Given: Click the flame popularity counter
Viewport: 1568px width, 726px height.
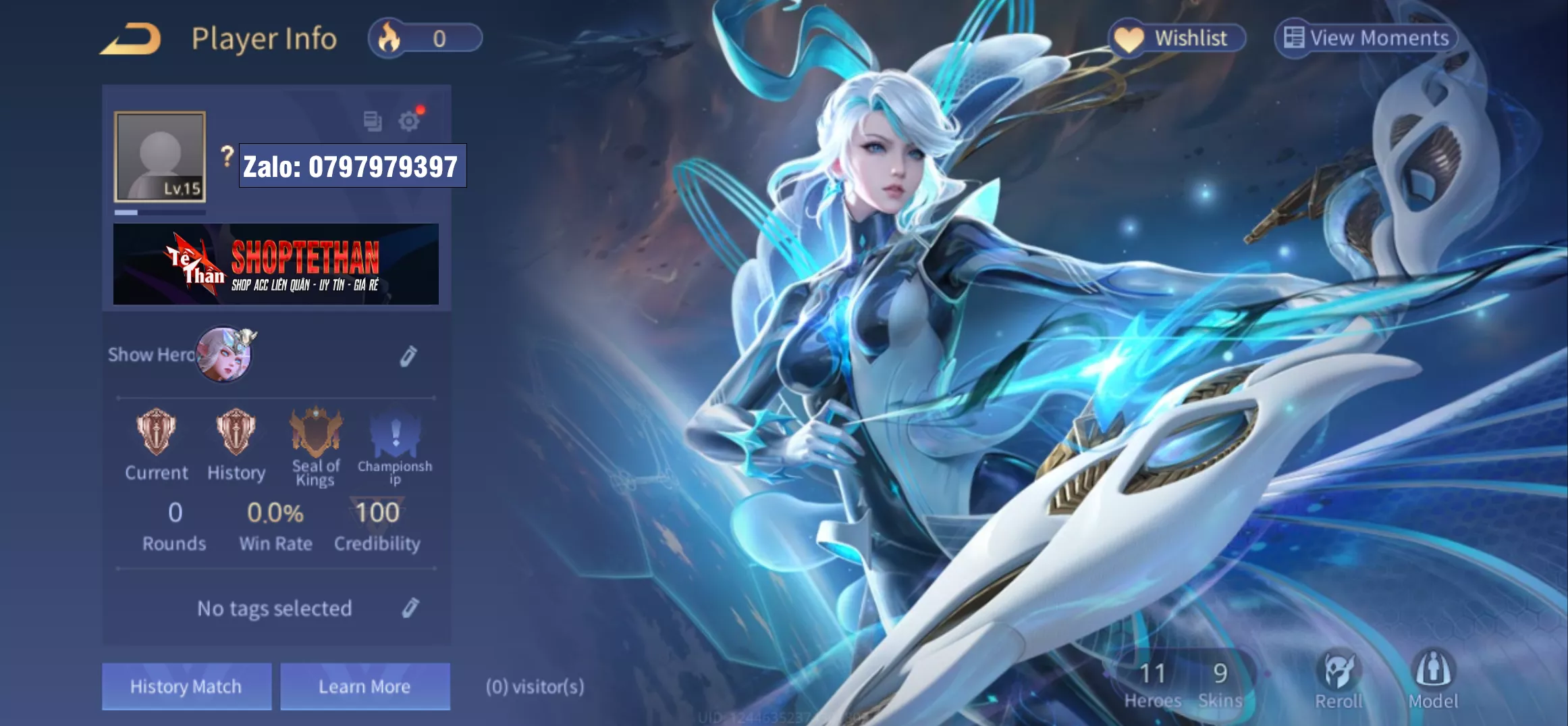Looking at the screenshot, I should (x=425, y=38).
